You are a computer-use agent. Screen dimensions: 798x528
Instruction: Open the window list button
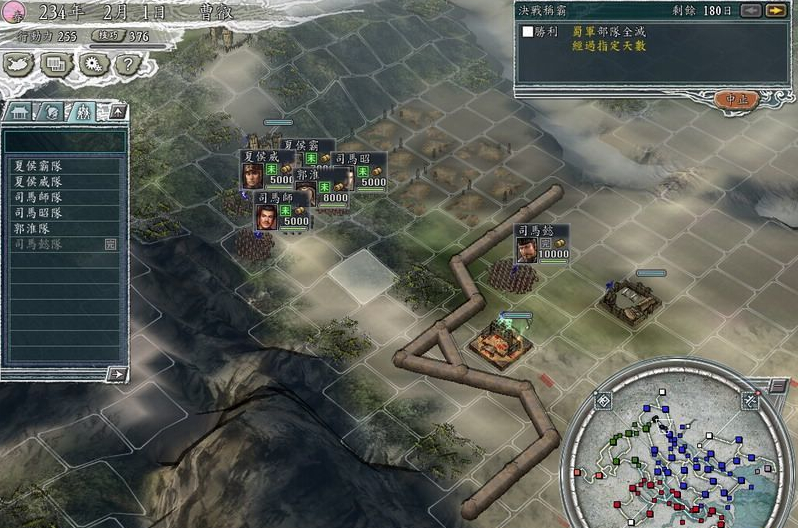click(56, 64)
